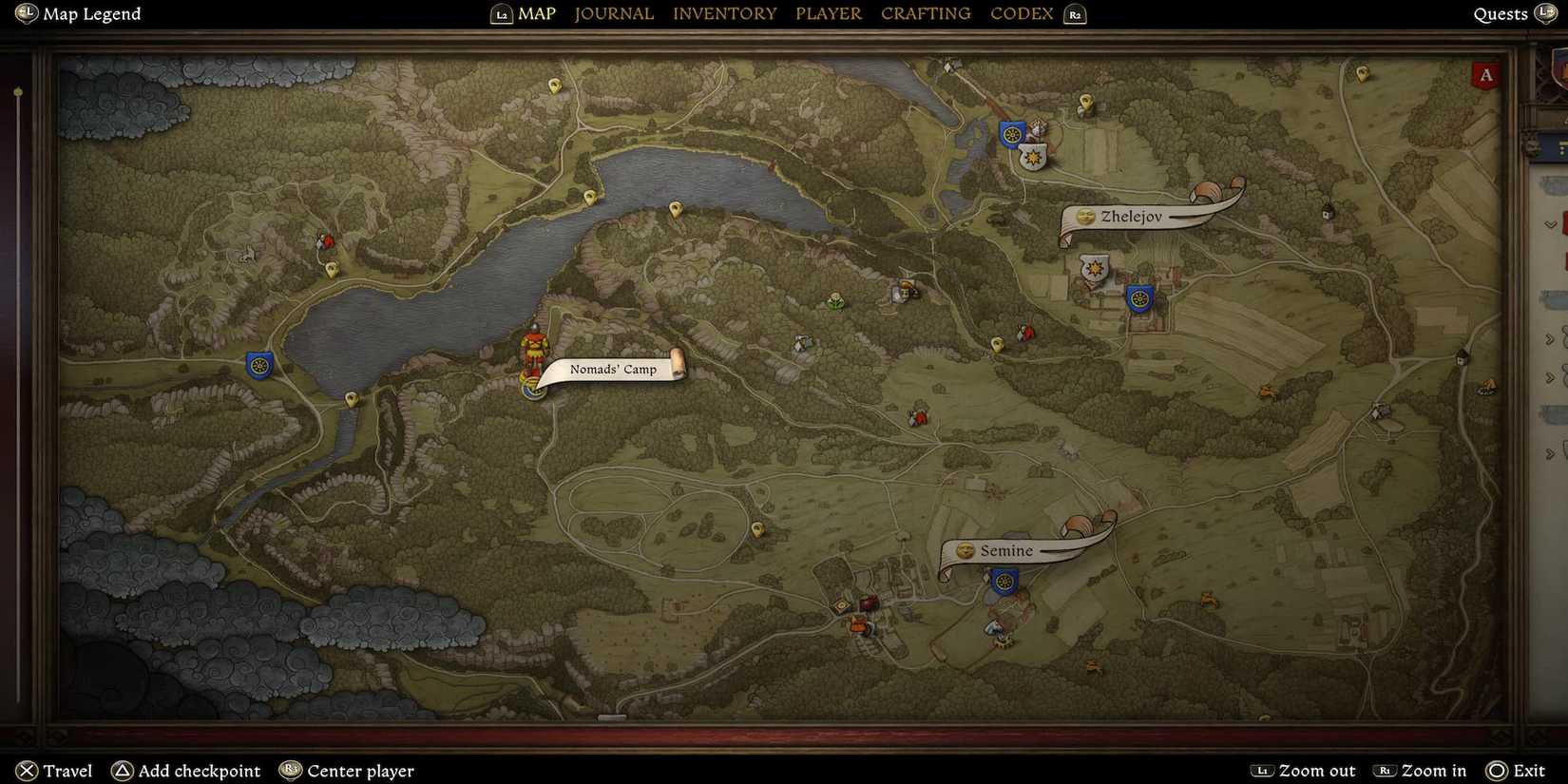Collapse the active quest using the down chevron
1568x784 pixels.
(x=1552, y=223)
